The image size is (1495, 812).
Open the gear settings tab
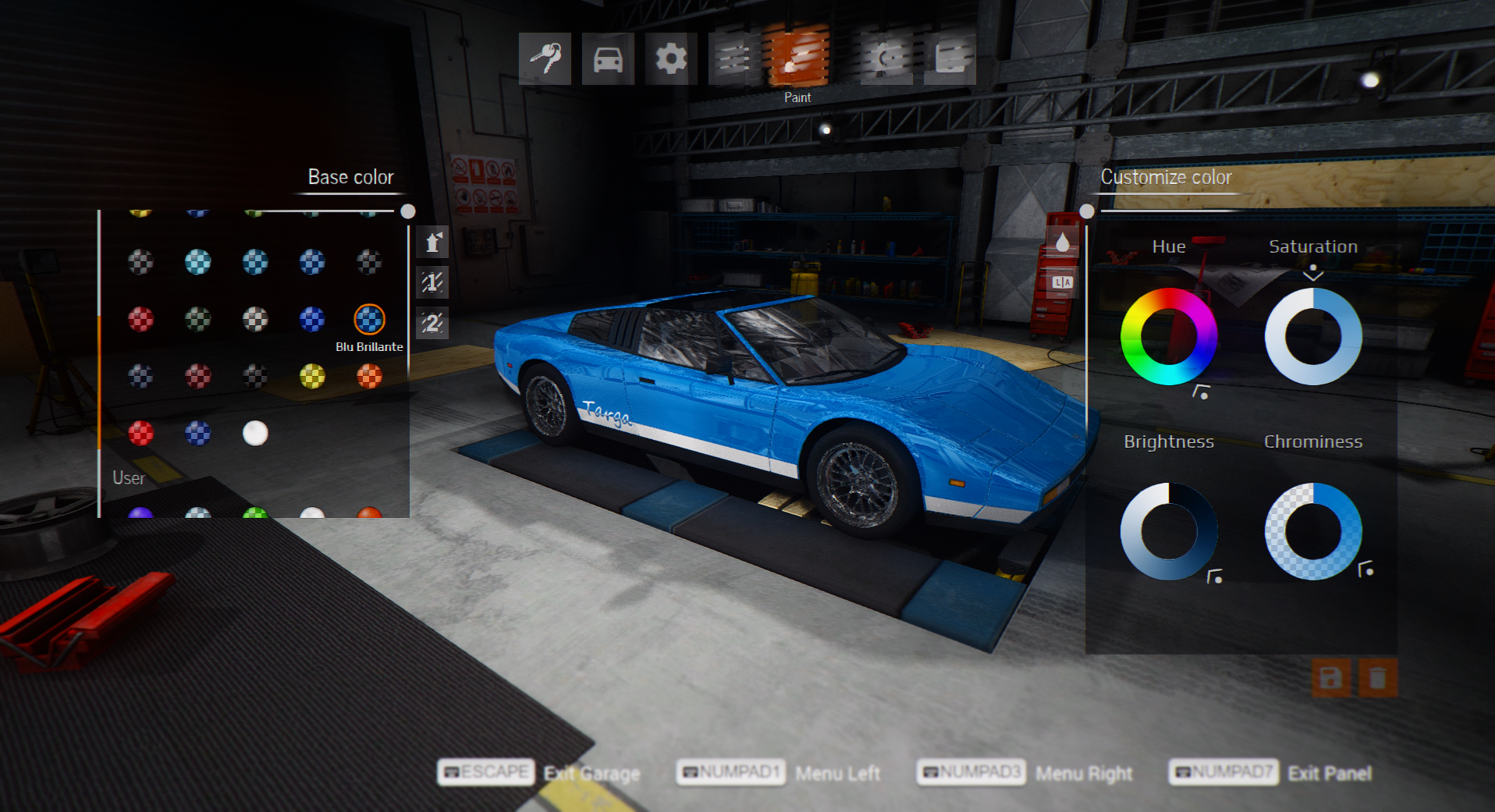(671, 59)
